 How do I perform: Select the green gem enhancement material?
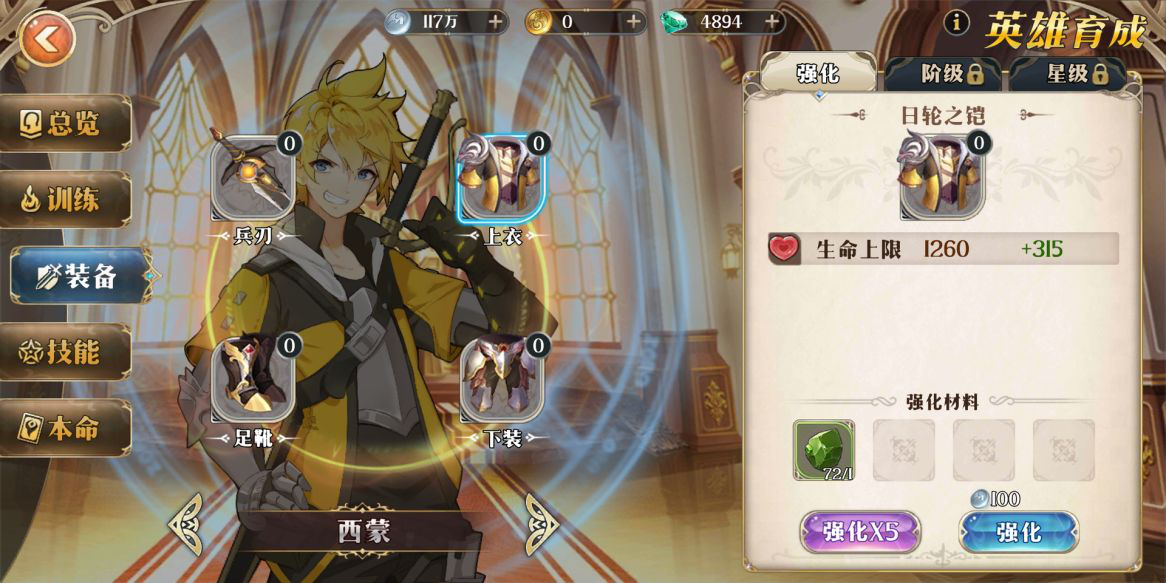(x=823, y=450)
